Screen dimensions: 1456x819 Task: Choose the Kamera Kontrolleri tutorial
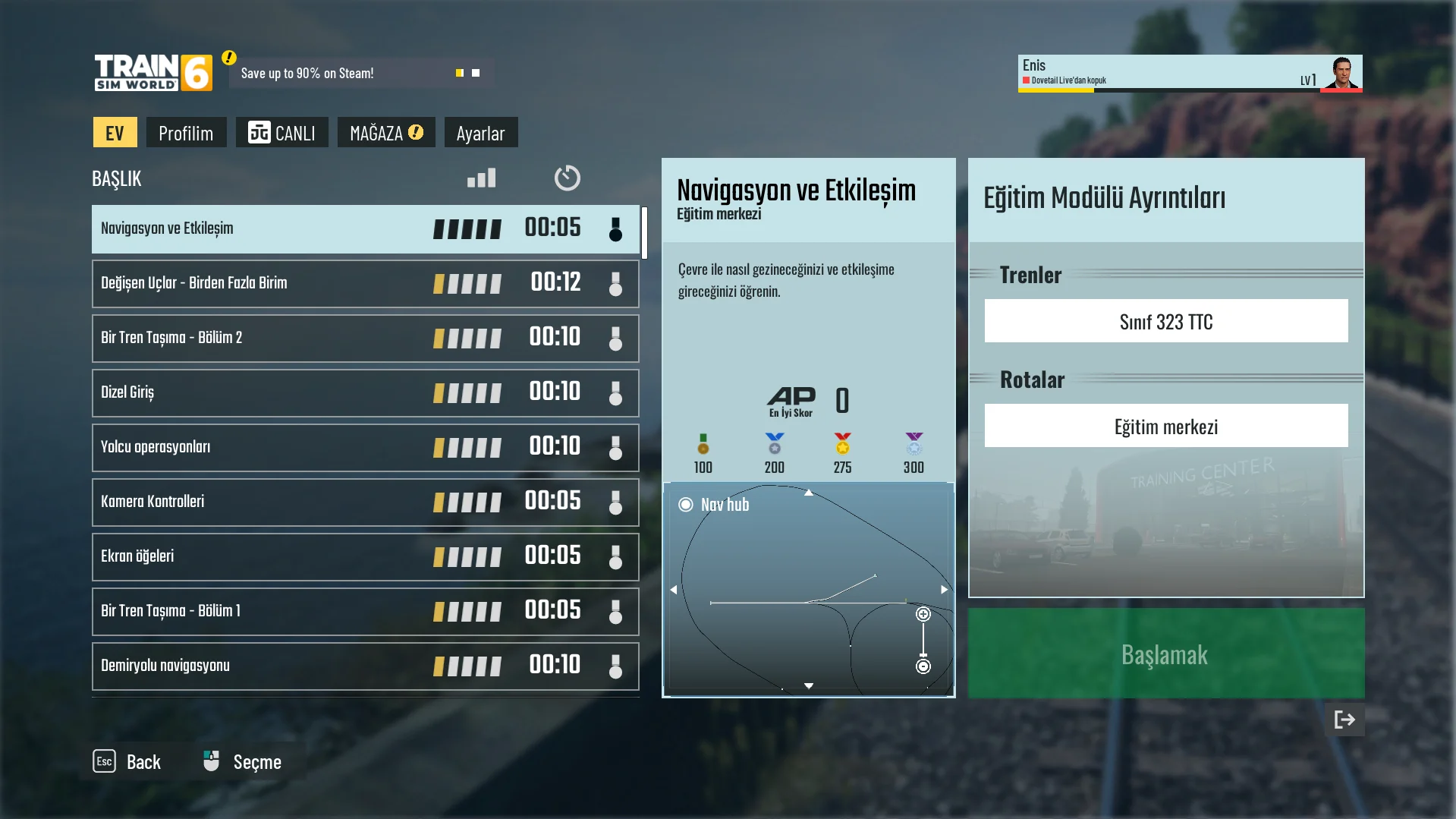365,502
